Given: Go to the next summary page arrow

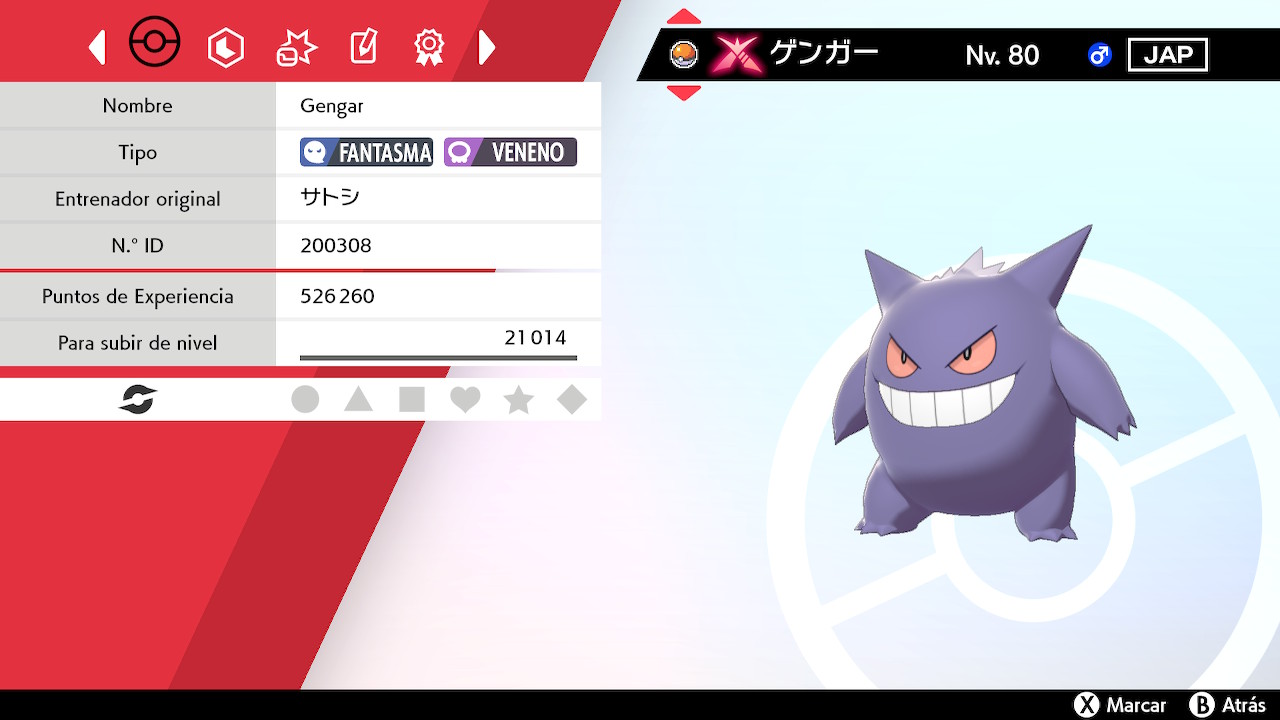Looking at the screenshot, I should 487,47.
